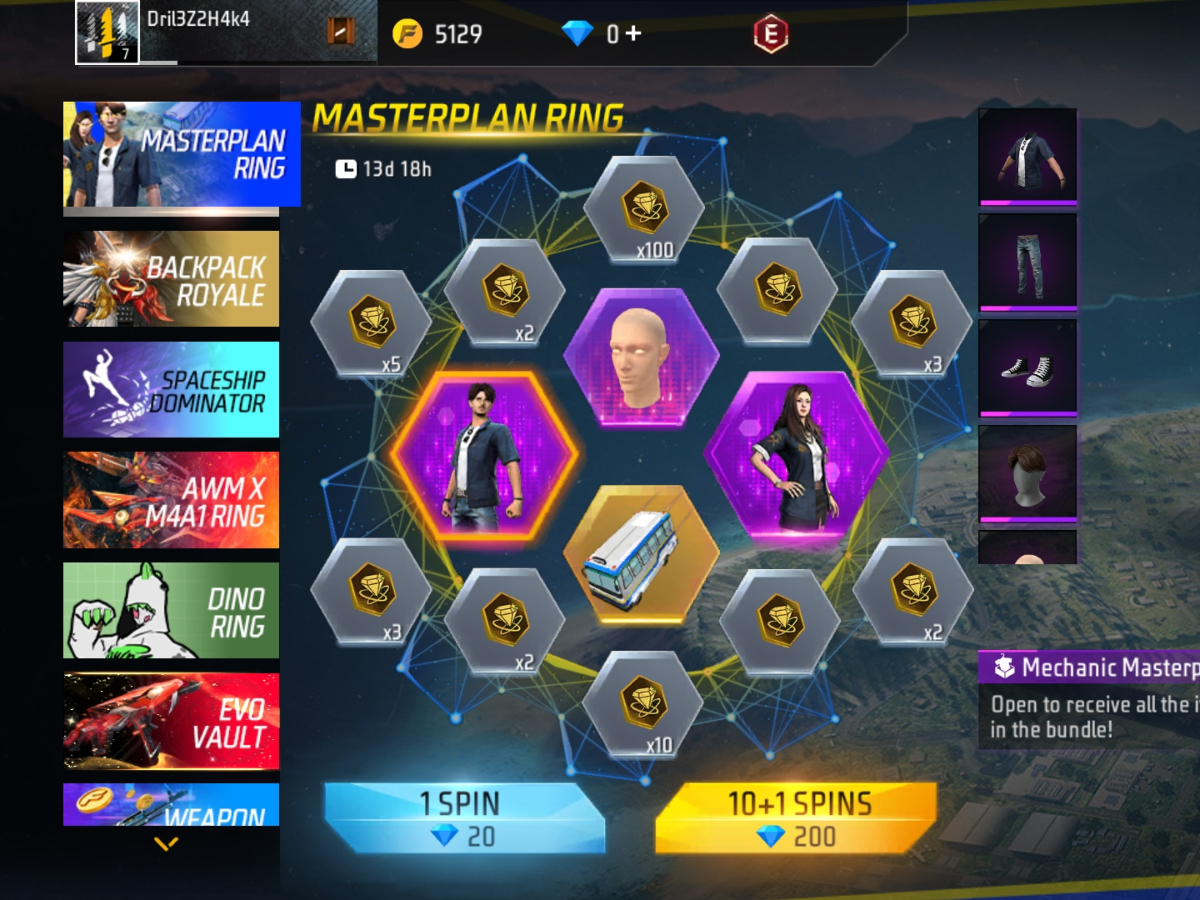Open the AWM X M4A1 Ring event
The width and height of the screenshot is (1200, 900).
point(171,500)
